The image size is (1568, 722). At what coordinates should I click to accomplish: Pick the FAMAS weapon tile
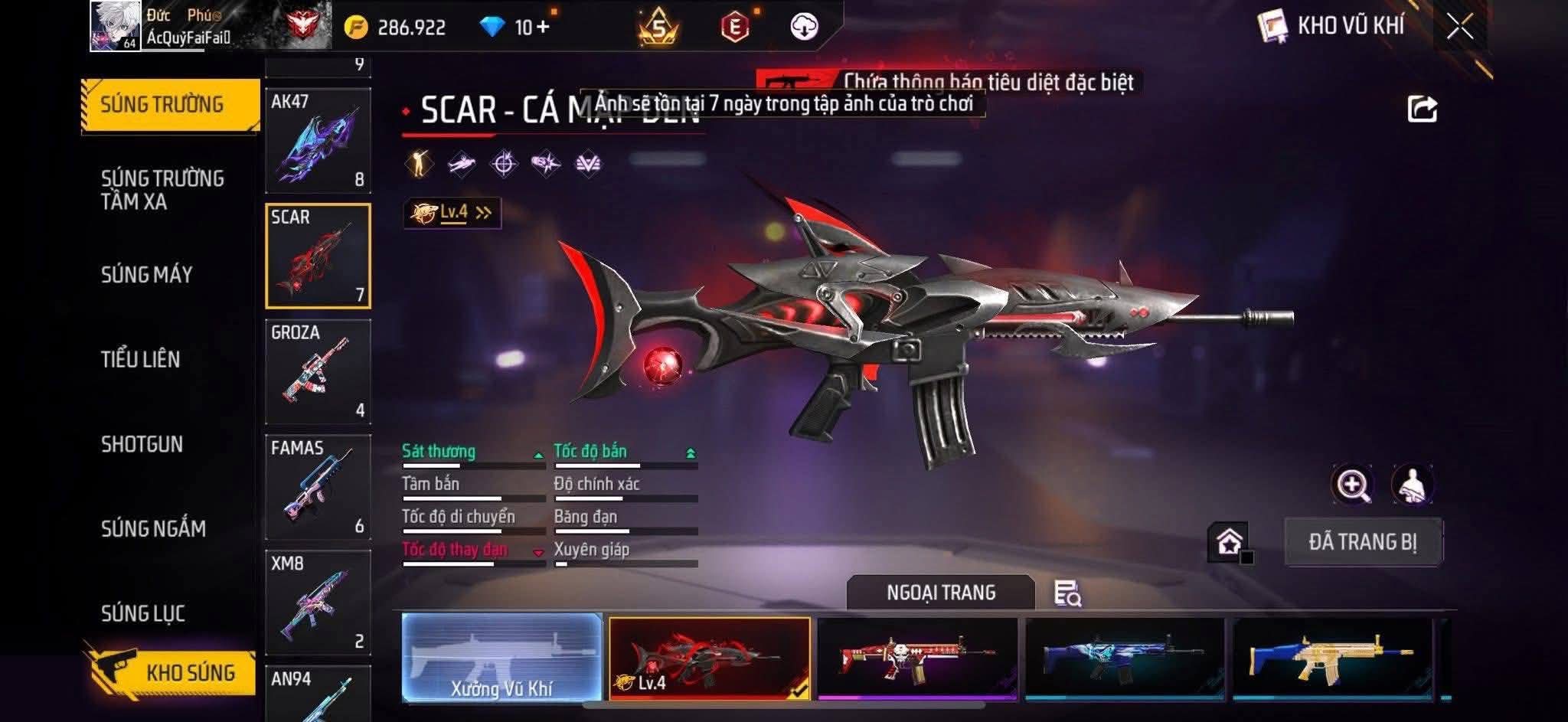[x=318, y=487]
